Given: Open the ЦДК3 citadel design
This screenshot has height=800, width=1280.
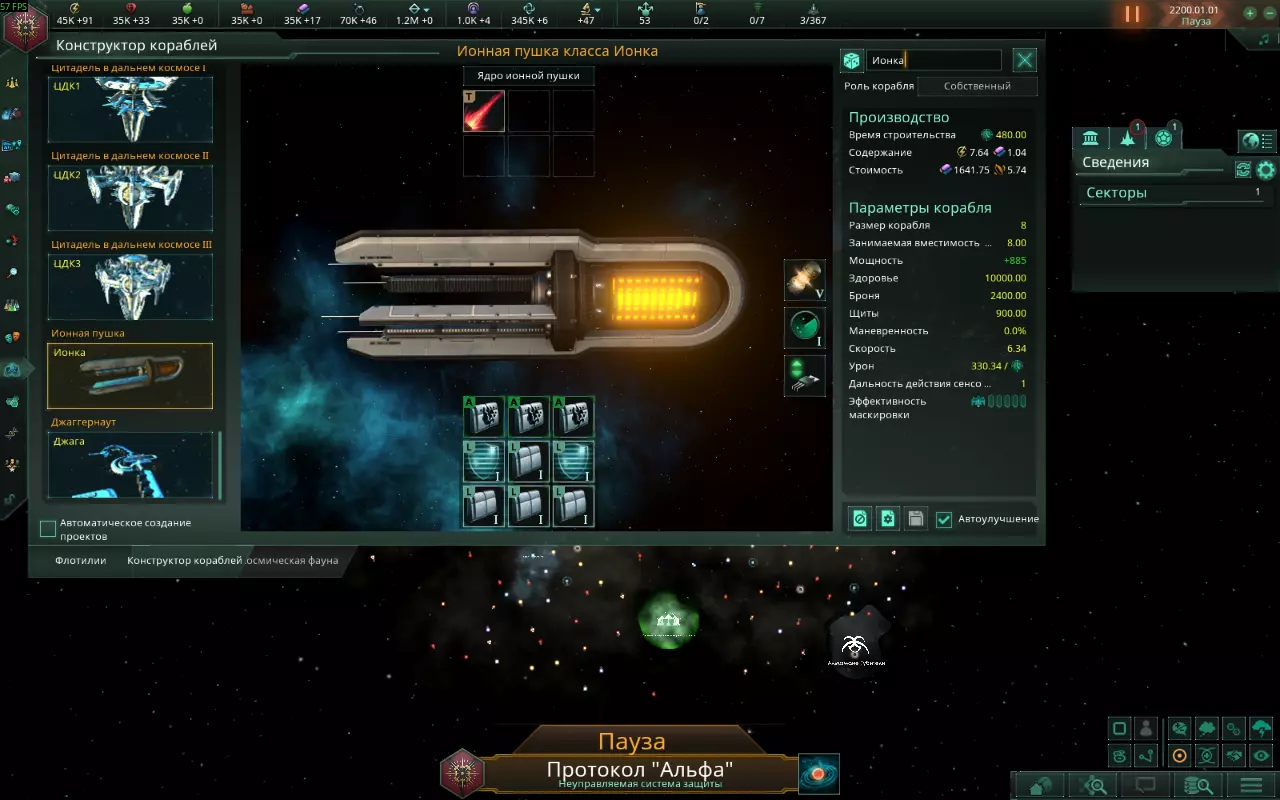Looking at the screenshot, I should pyautogui.click(x=130, y=286).
